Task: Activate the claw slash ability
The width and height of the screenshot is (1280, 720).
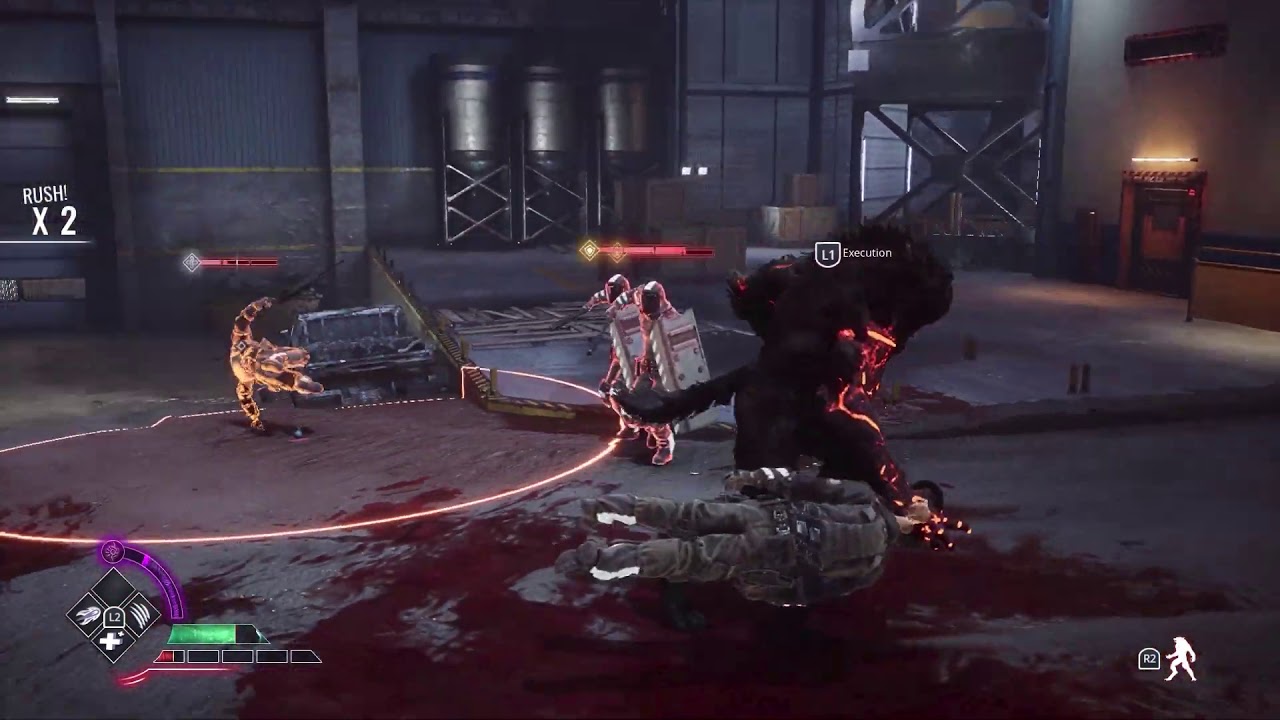Action: [x=141, y=612]
